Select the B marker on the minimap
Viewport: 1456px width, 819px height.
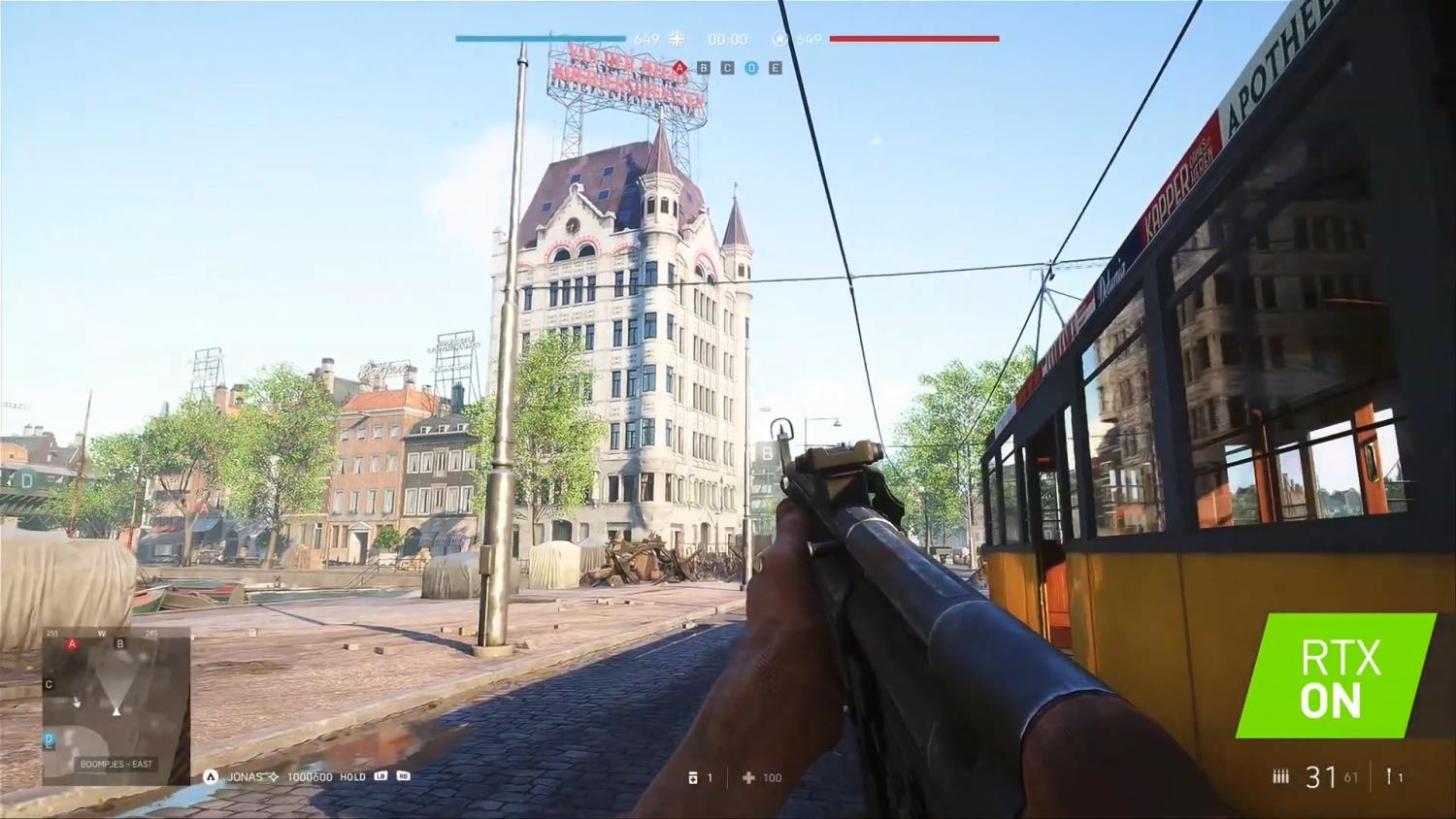(x=120, y=644)
